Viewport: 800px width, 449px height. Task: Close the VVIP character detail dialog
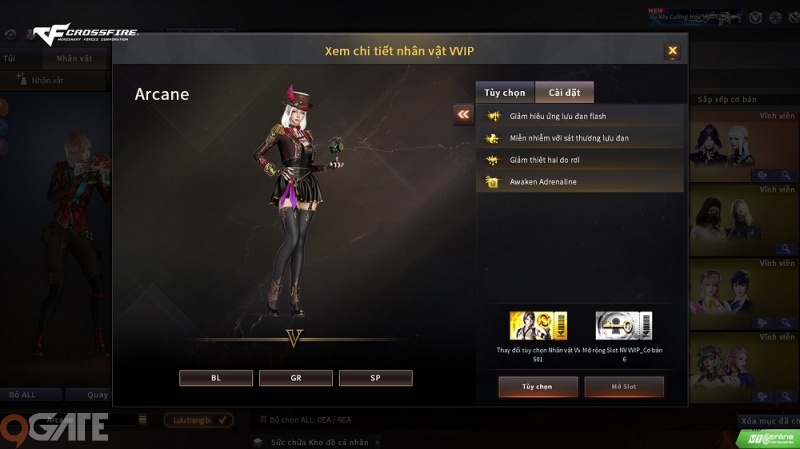(x=672, y=50)
